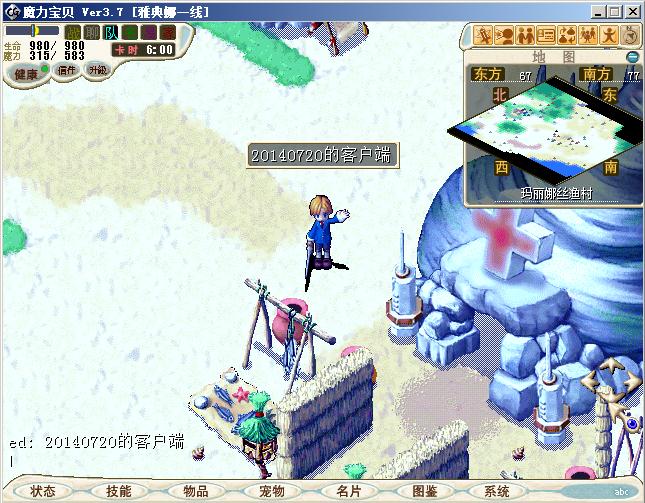
Task: Open the 宠物 pets menu
Action: tap(272, 491)
